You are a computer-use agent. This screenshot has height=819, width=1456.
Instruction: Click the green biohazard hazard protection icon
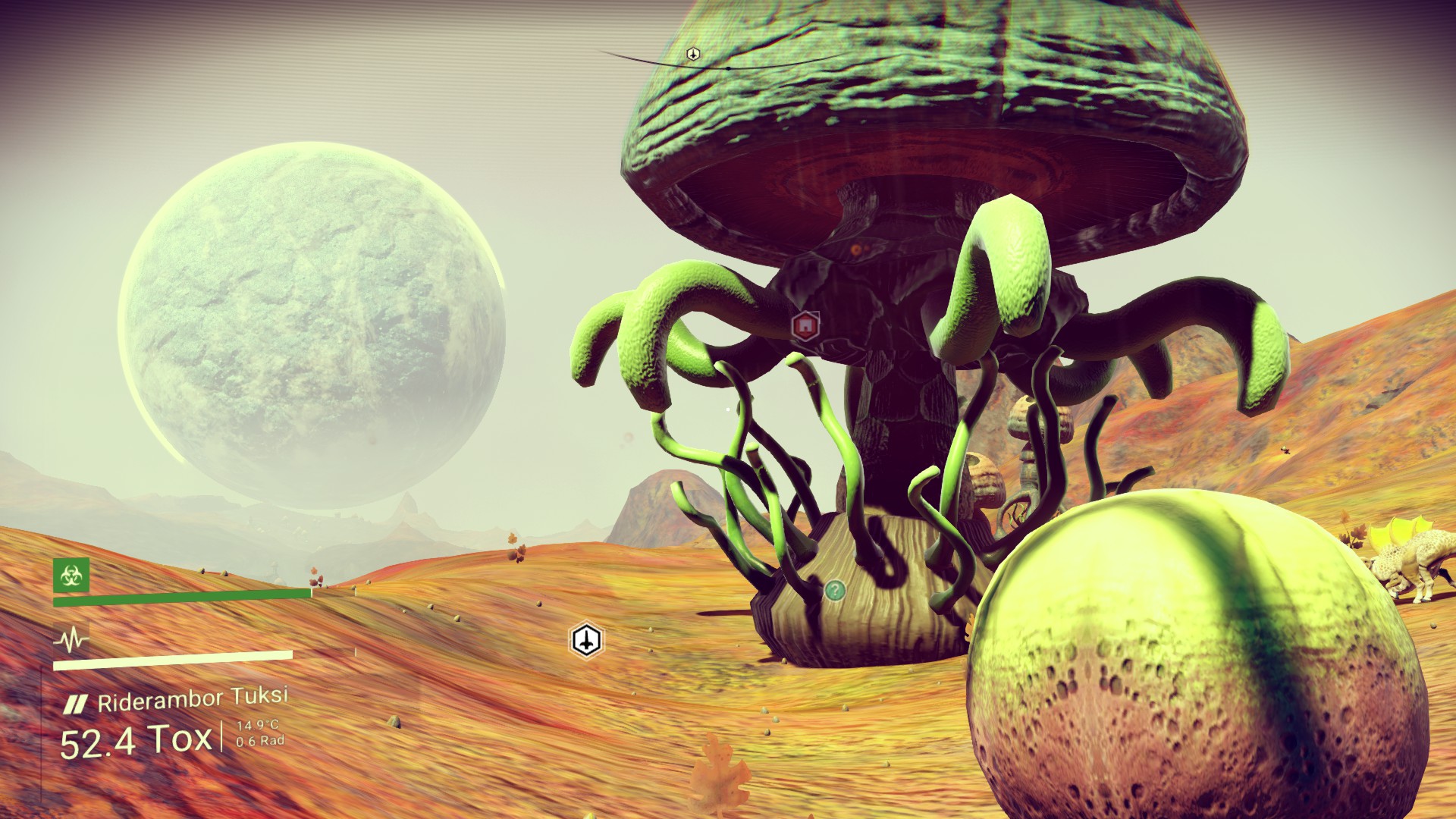[x=71, y=576]
